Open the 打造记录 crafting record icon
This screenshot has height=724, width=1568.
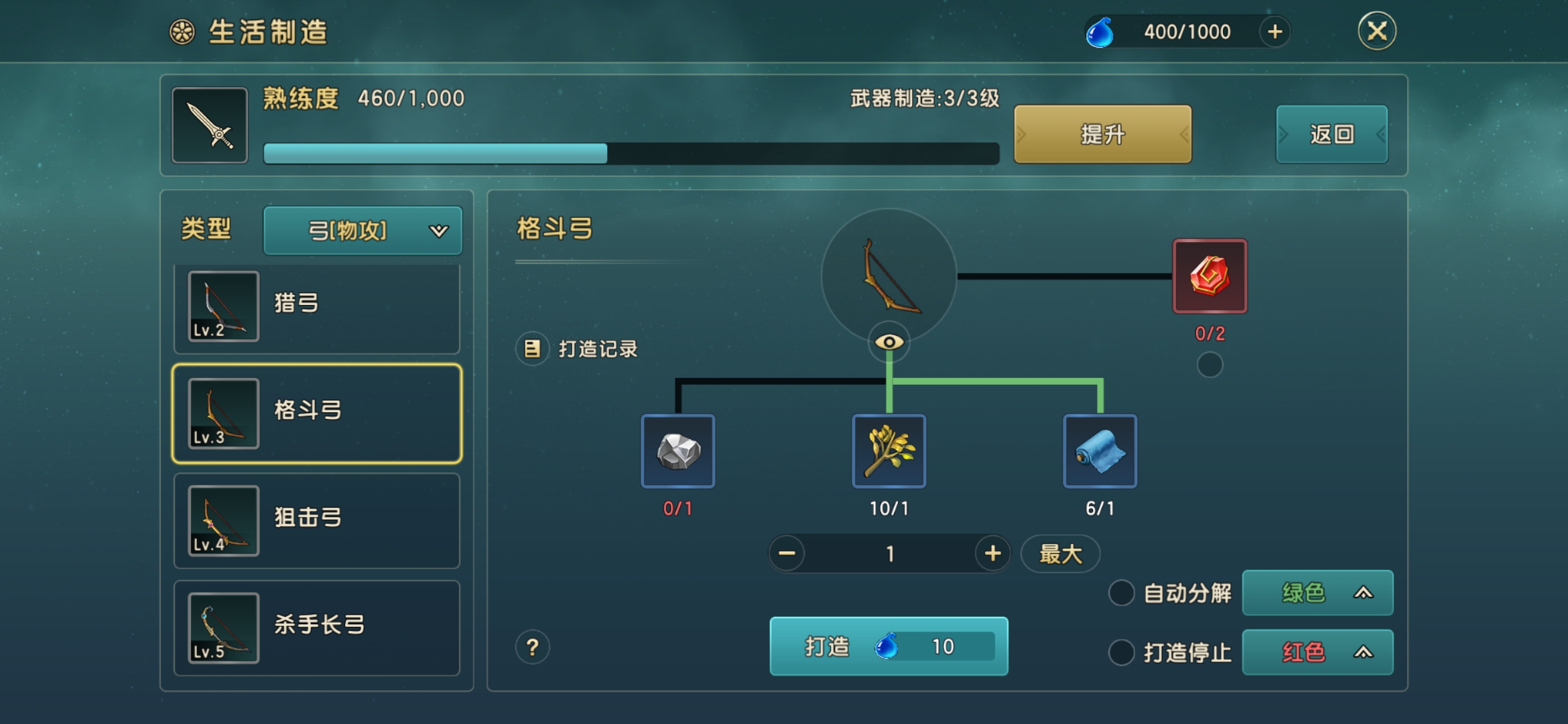click(533, 349)
